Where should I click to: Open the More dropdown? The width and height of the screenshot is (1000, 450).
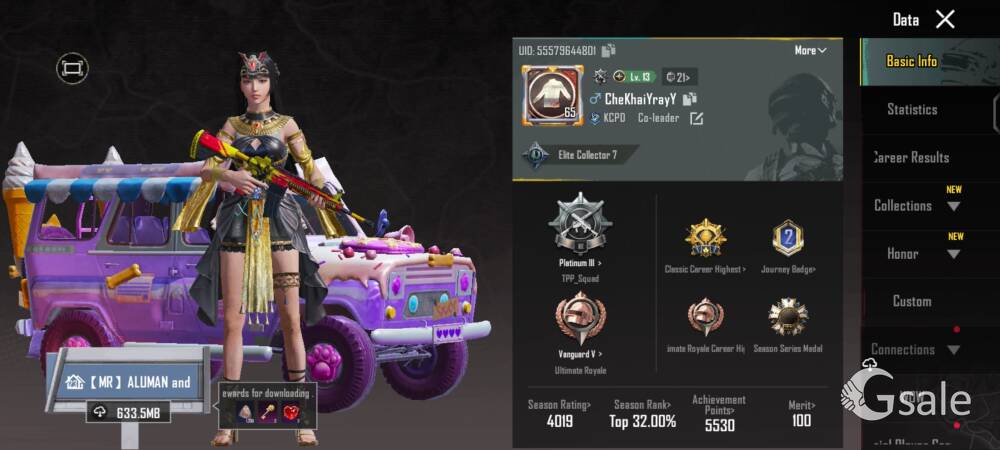[810, 50]
